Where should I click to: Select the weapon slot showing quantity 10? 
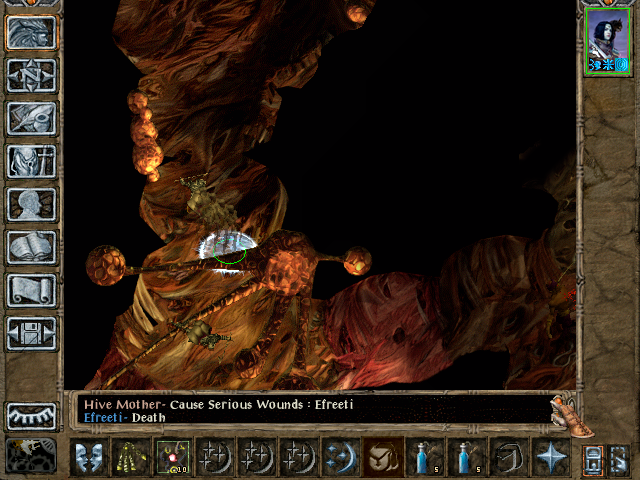coord(172,457)
